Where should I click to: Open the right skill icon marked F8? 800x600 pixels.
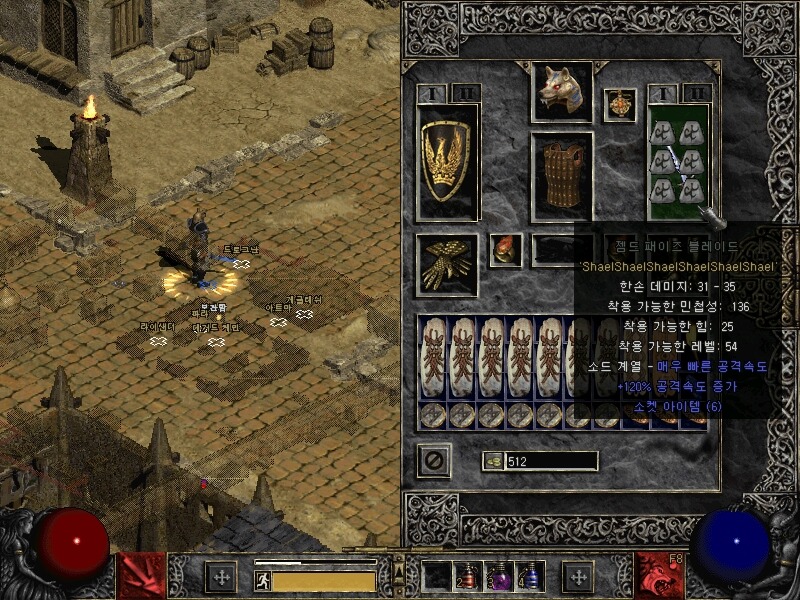point(659,576)
